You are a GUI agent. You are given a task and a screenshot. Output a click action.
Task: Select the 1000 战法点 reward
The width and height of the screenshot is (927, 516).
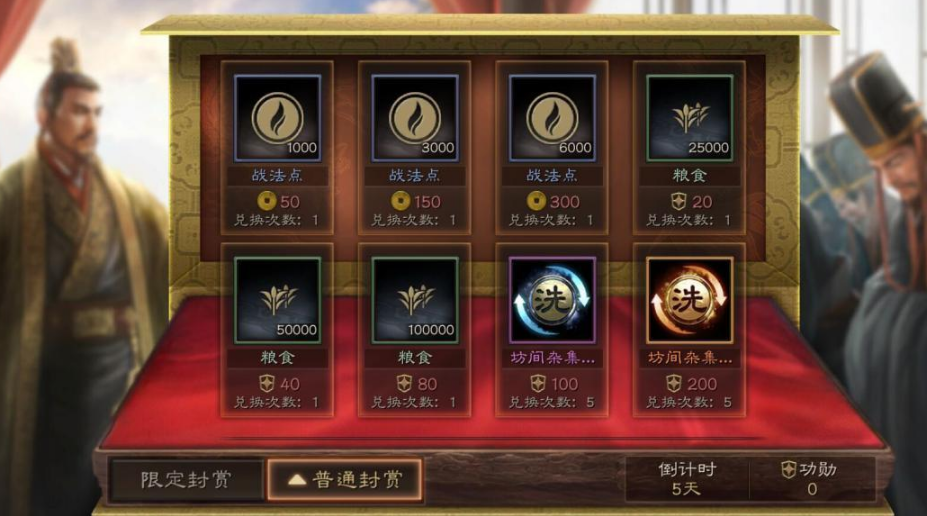point(277,118)
